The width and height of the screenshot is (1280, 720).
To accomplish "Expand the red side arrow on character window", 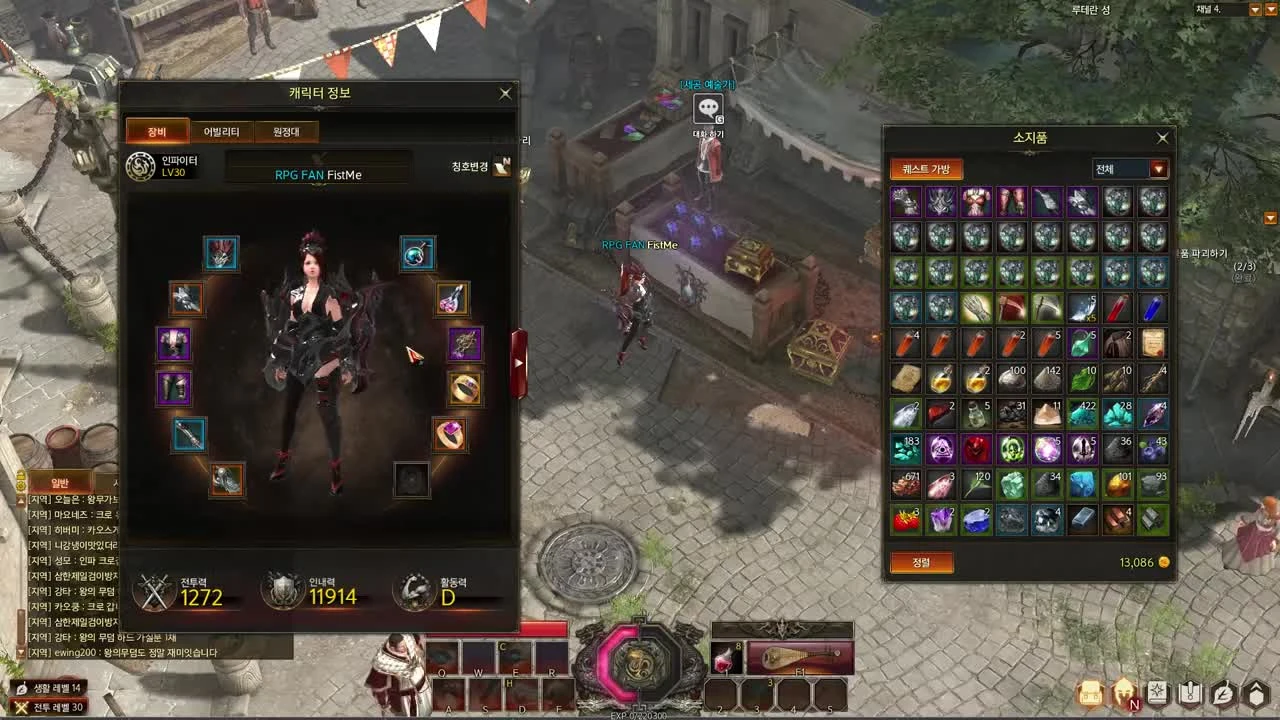I will point(518,363).
